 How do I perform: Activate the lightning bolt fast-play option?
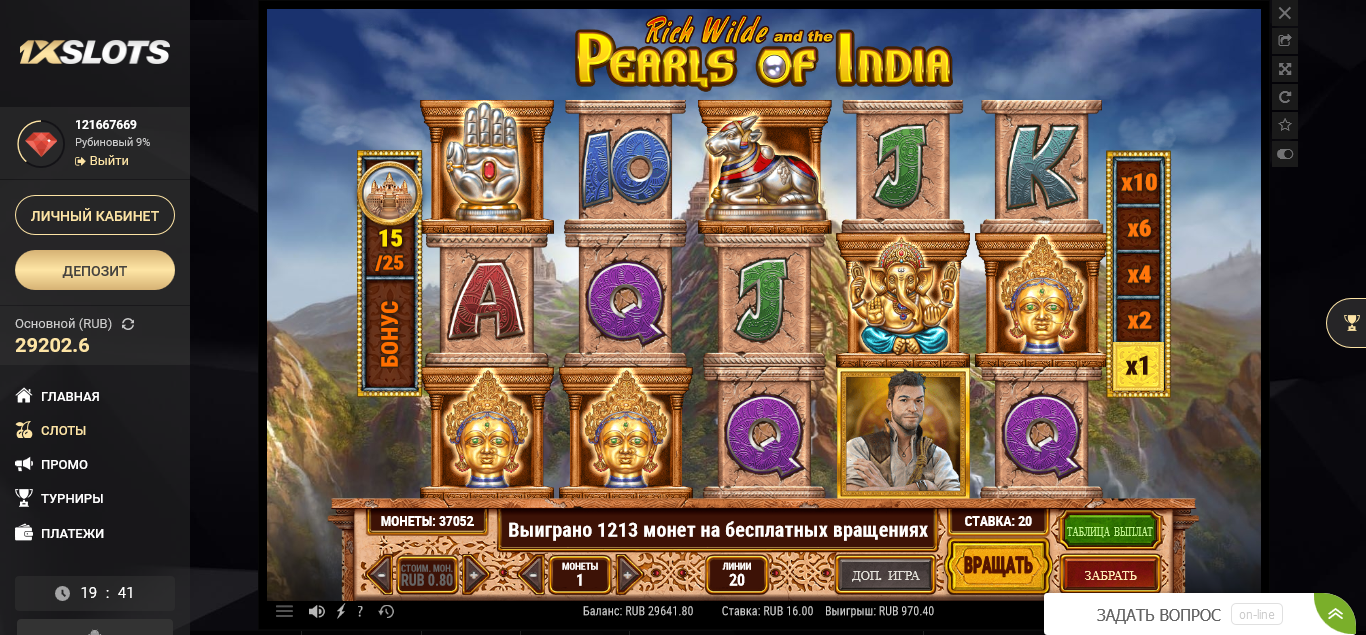pos(340,611)
